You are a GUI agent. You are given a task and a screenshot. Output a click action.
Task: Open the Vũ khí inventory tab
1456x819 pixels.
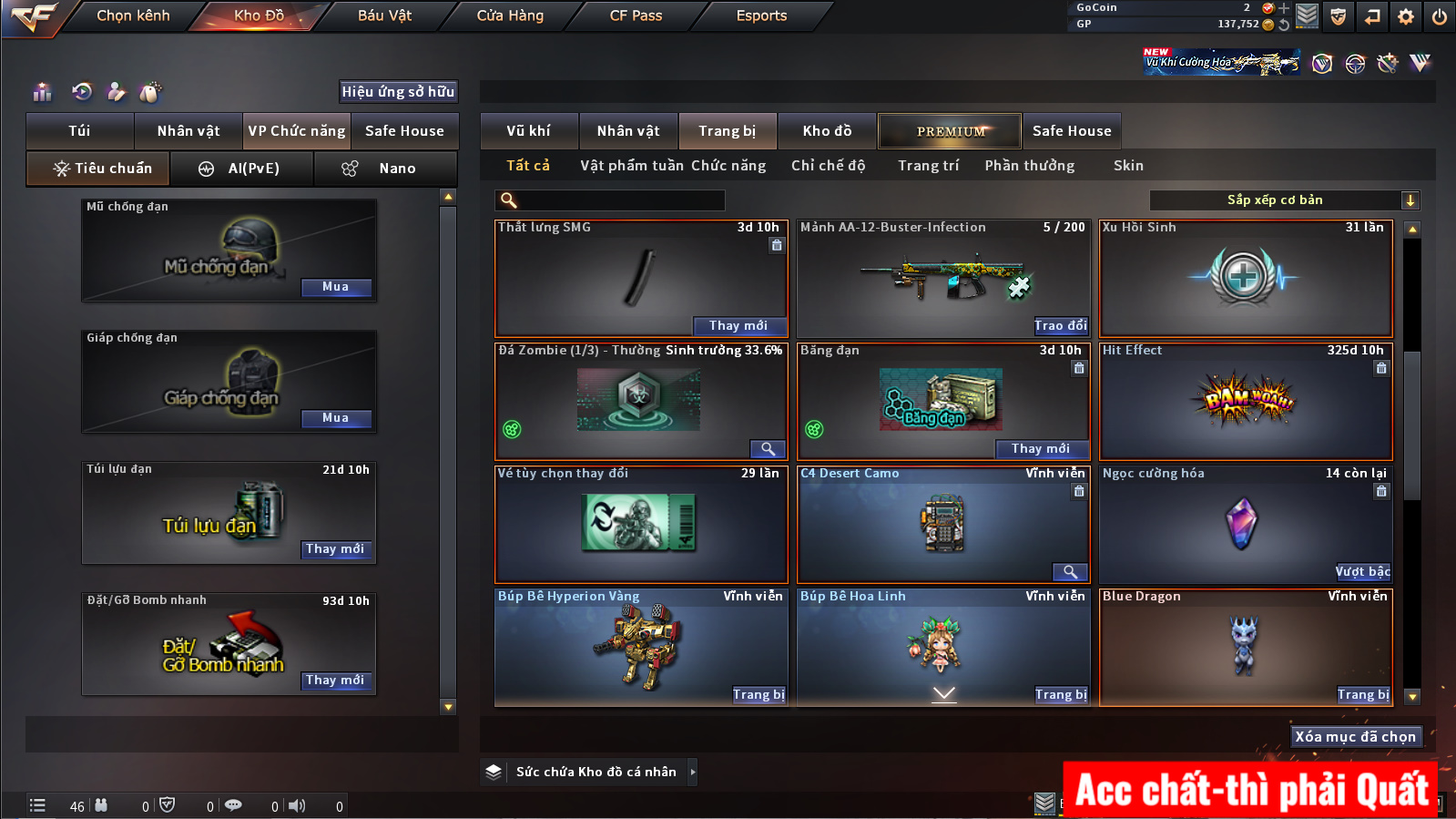click(528, 131)
